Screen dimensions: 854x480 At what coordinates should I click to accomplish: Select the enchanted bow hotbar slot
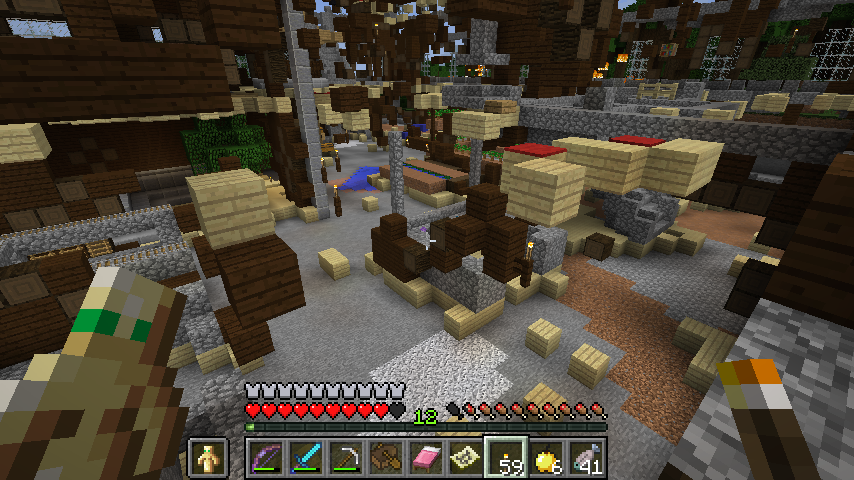[266, 459]
